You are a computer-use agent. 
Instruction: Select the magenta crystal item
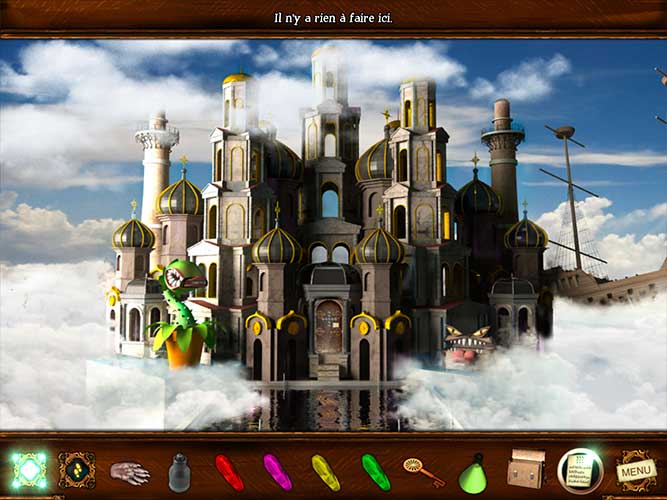pyautogui.click(x=277, y=471)
